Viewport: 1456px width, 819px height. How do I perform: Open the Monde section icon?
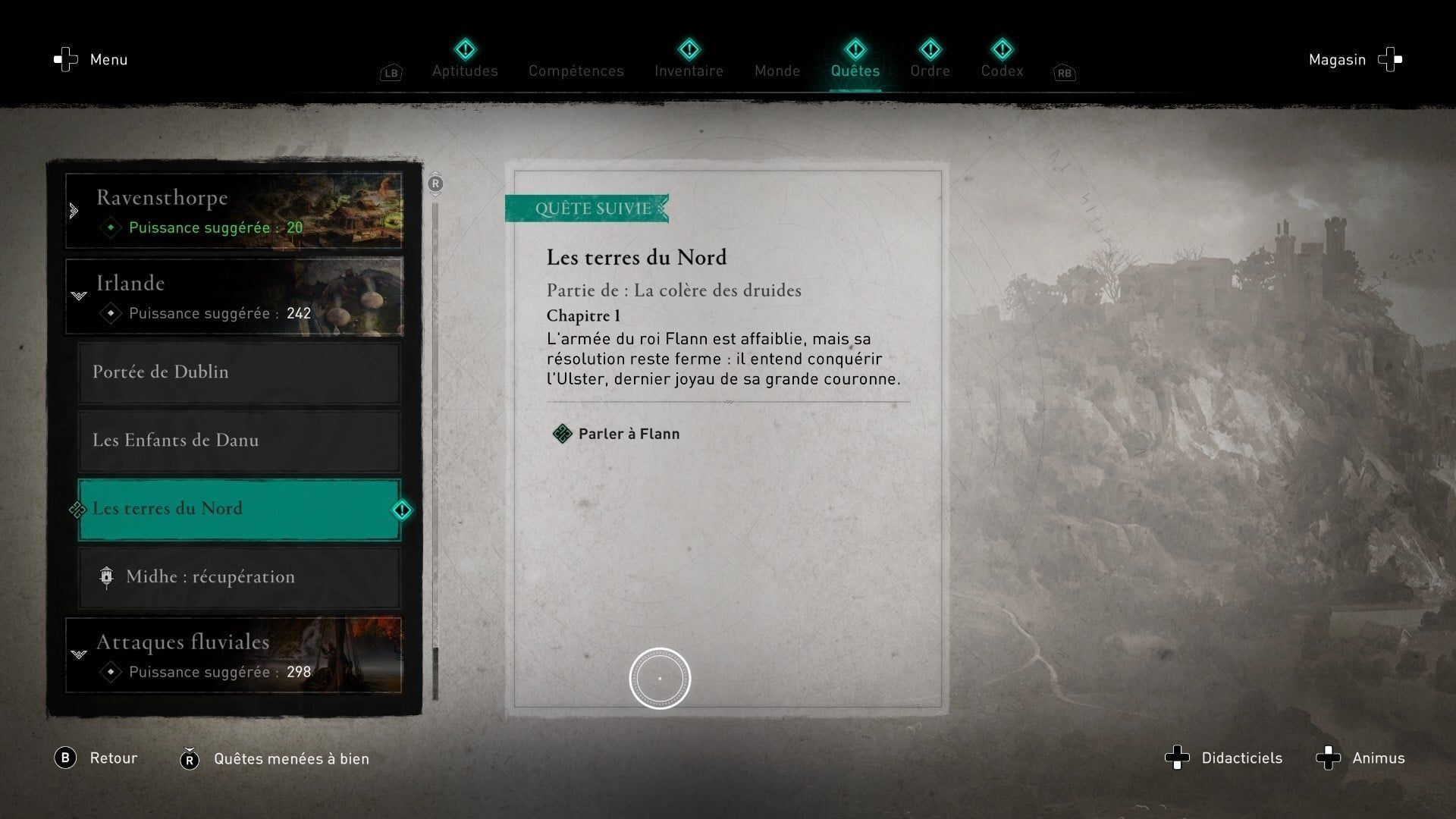coord(777,50)
